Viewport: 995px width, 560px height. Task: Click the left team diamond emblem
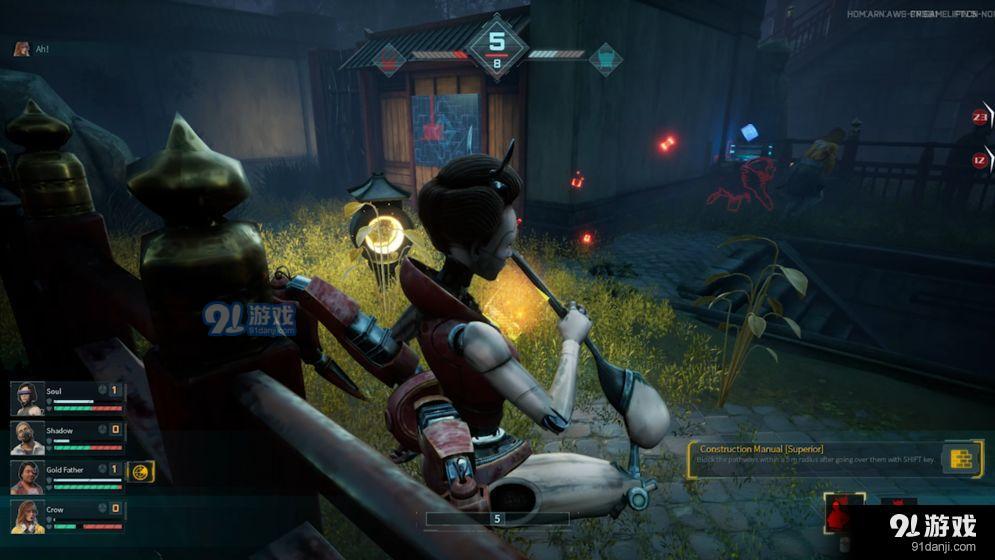point(390,59)
